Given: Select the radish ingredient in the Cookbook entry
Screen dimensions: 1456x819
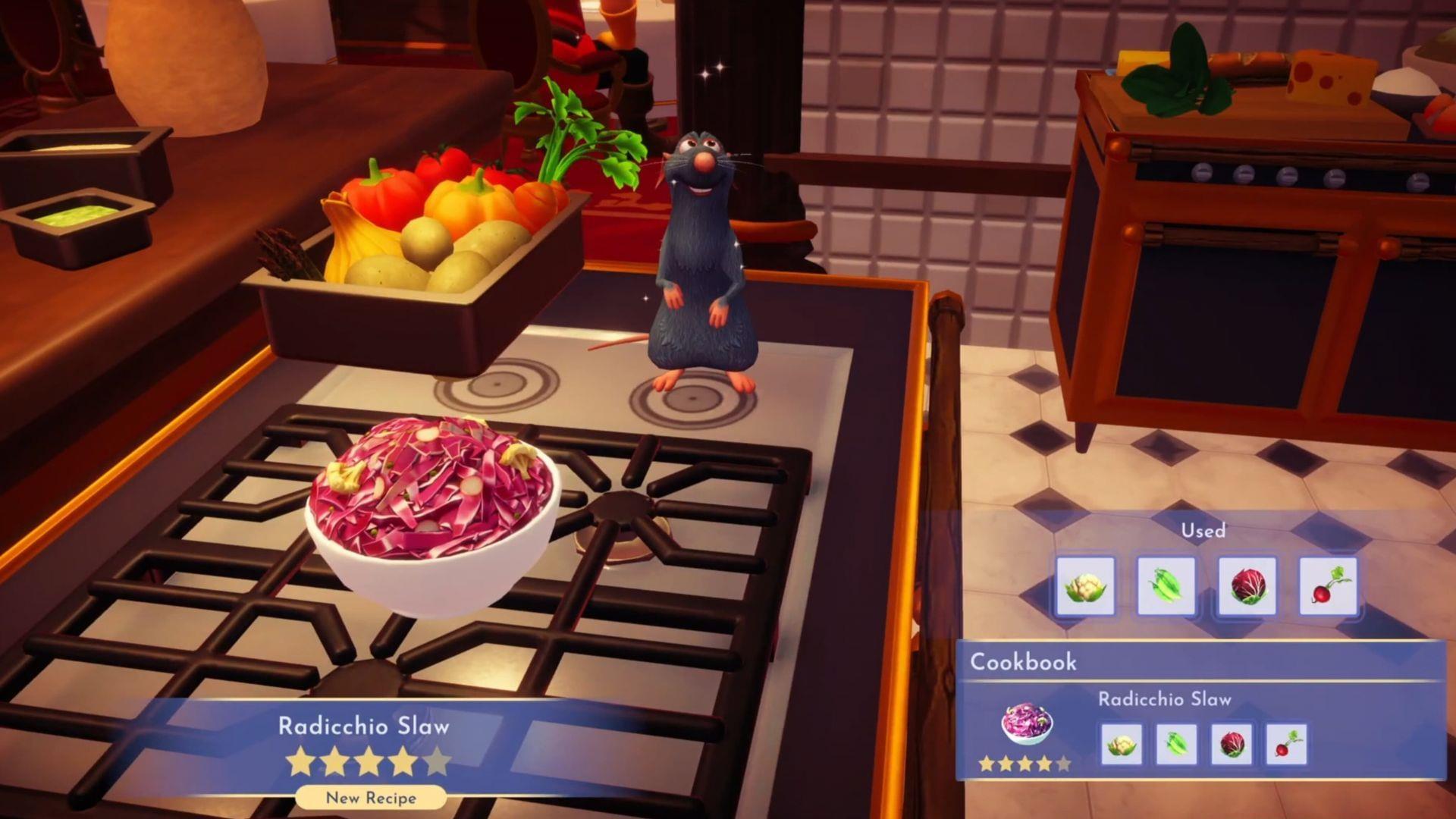Looking at the screenshot, I should coord(1285,744).
